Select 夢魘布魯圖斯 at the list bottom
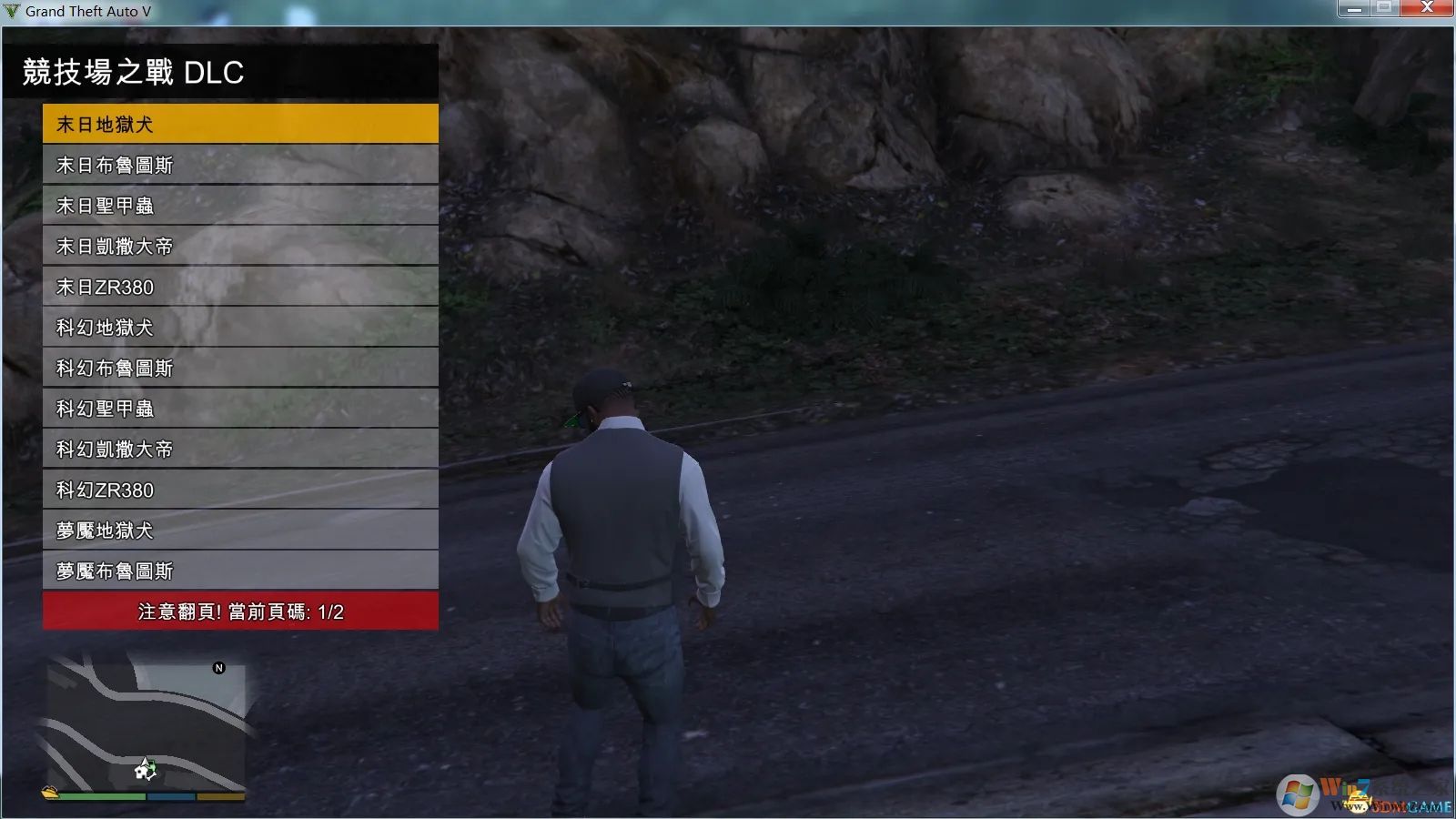Viewport: 1456px width, 819px height. click(239, 571)
